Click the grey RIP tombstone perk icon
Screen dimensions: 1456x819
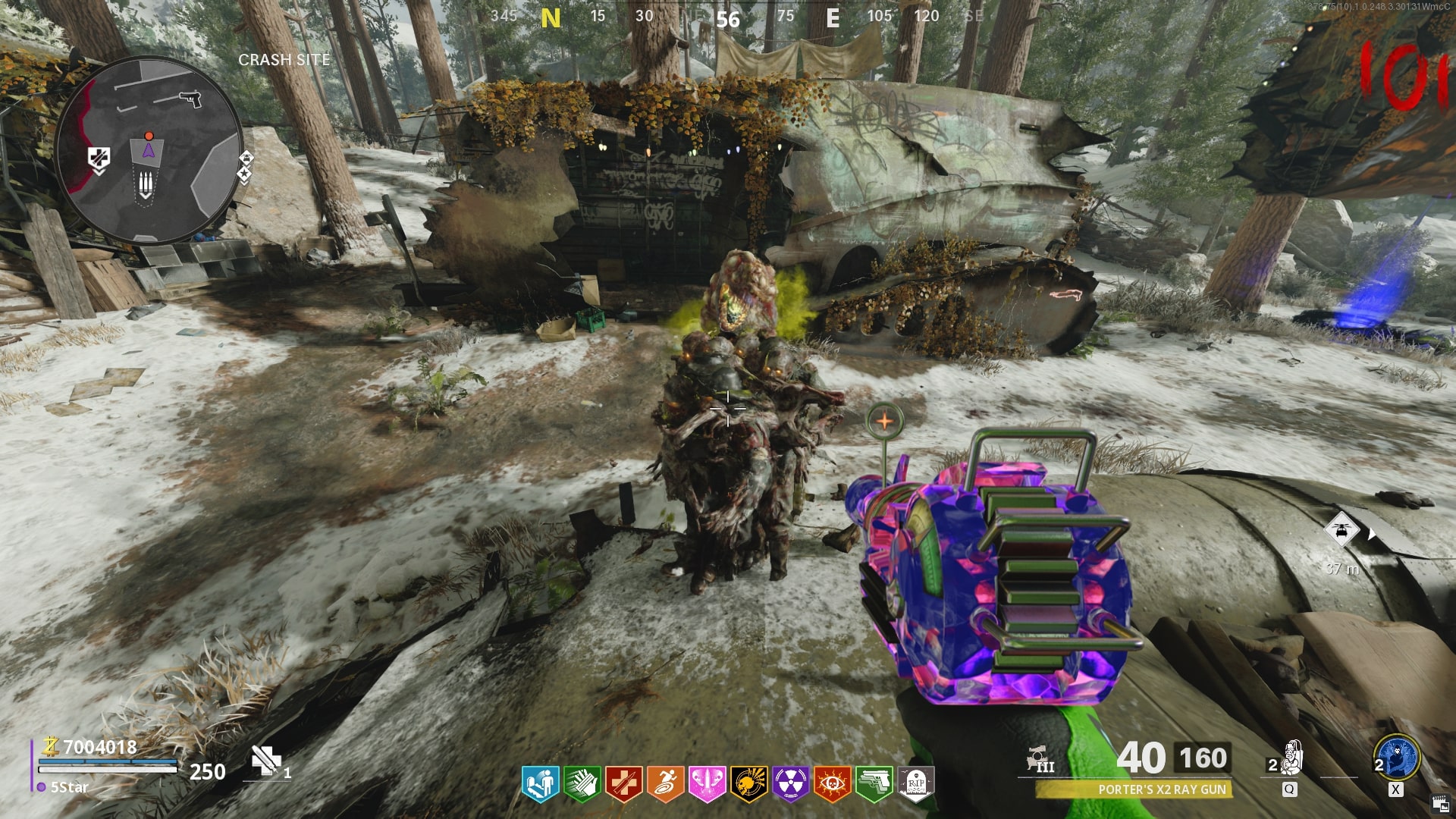tap(915, 783)
